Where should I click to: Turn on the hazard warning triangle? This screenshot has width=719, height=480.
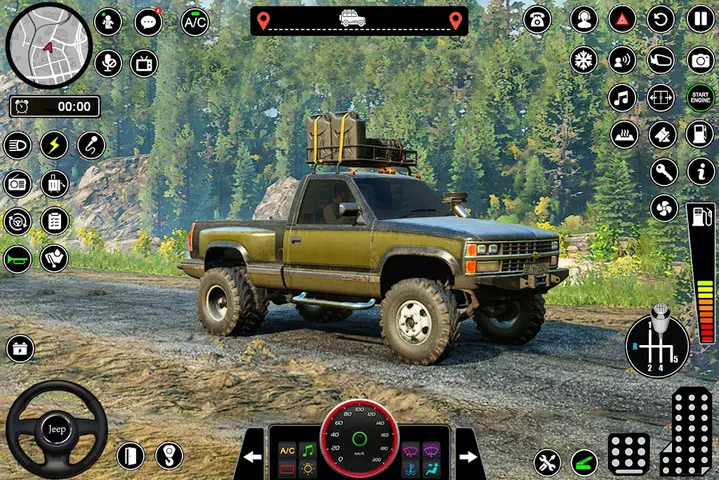622,19
